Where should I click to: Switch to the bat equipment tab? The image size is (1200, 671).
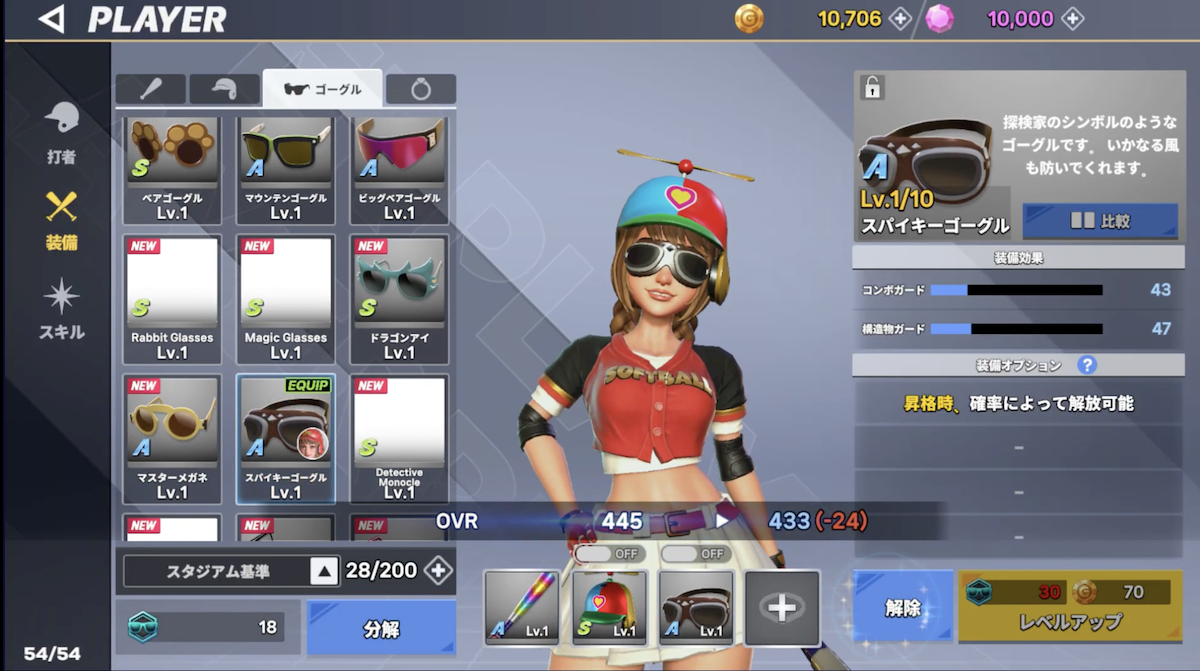[x=150, y=90]
